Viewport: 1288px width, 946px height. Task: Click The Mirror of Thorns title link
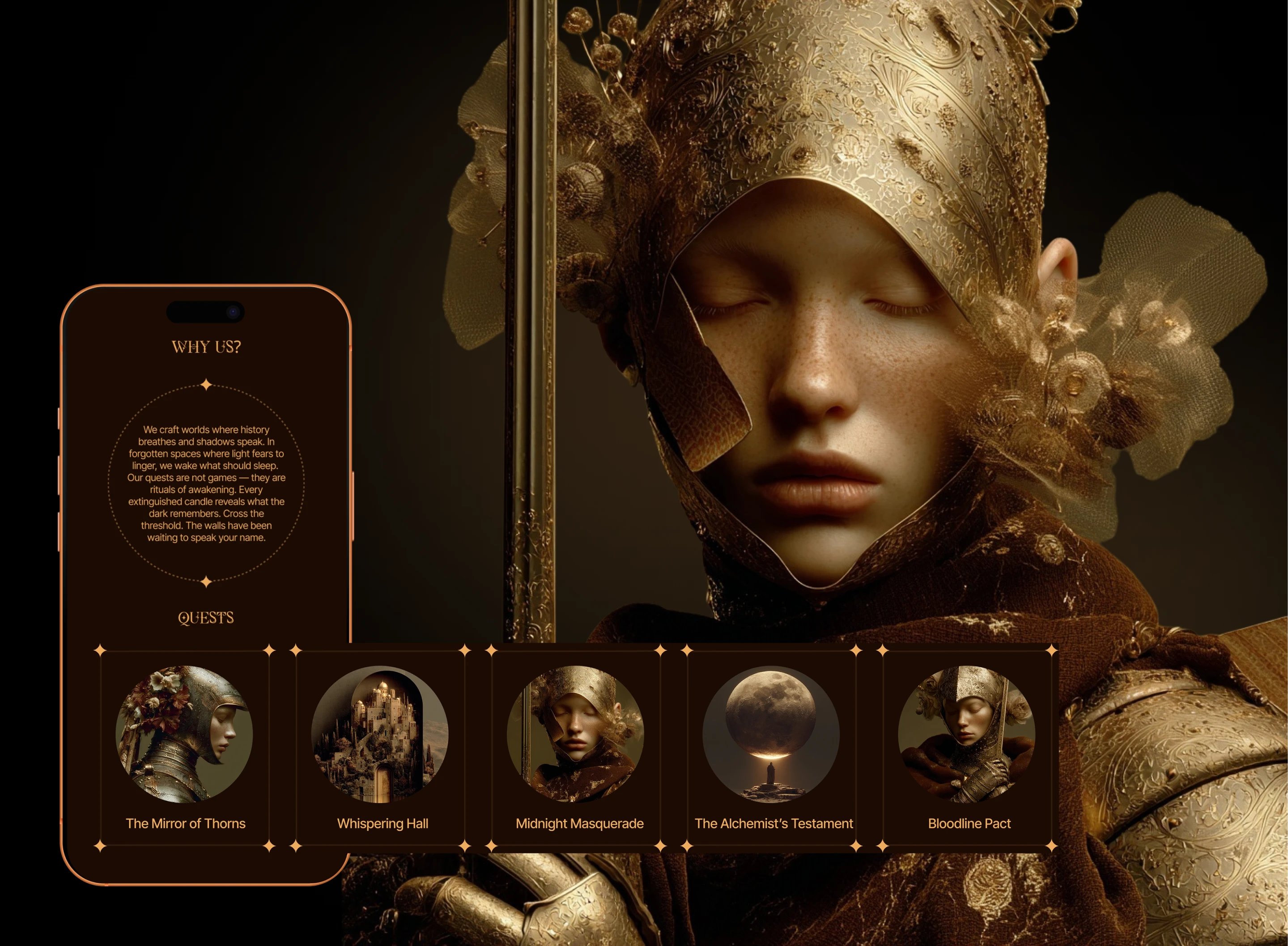[186, 823]
